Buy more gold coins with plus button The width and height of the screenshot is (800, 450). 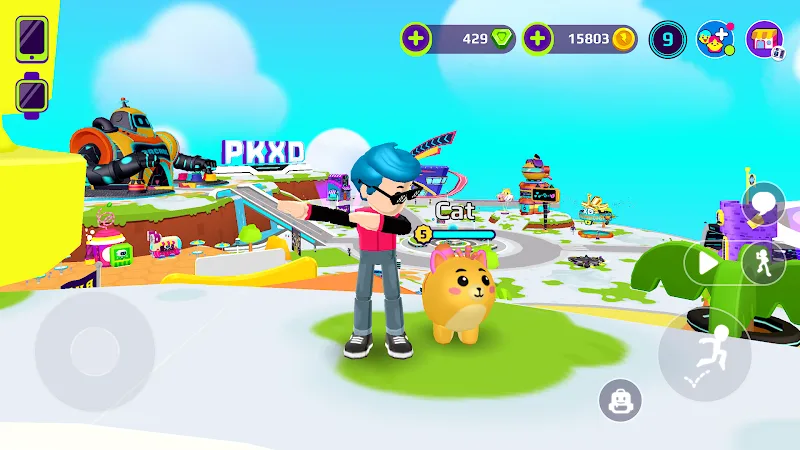pyautogui.click(x=537, y=39)
